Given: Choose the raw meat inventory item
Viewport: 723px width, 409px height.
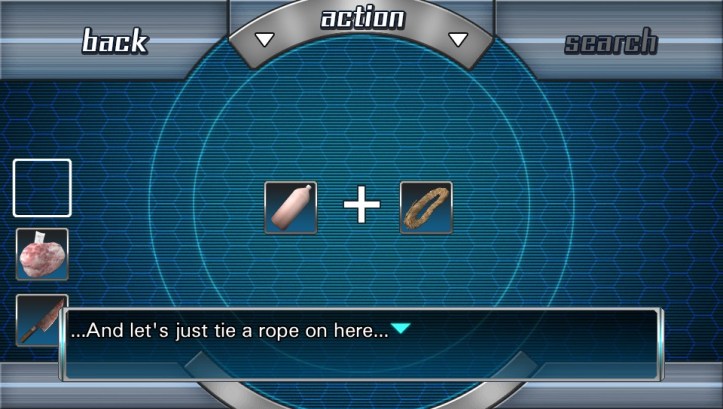Looking at the screenshot, I should (x=42, y=254).
